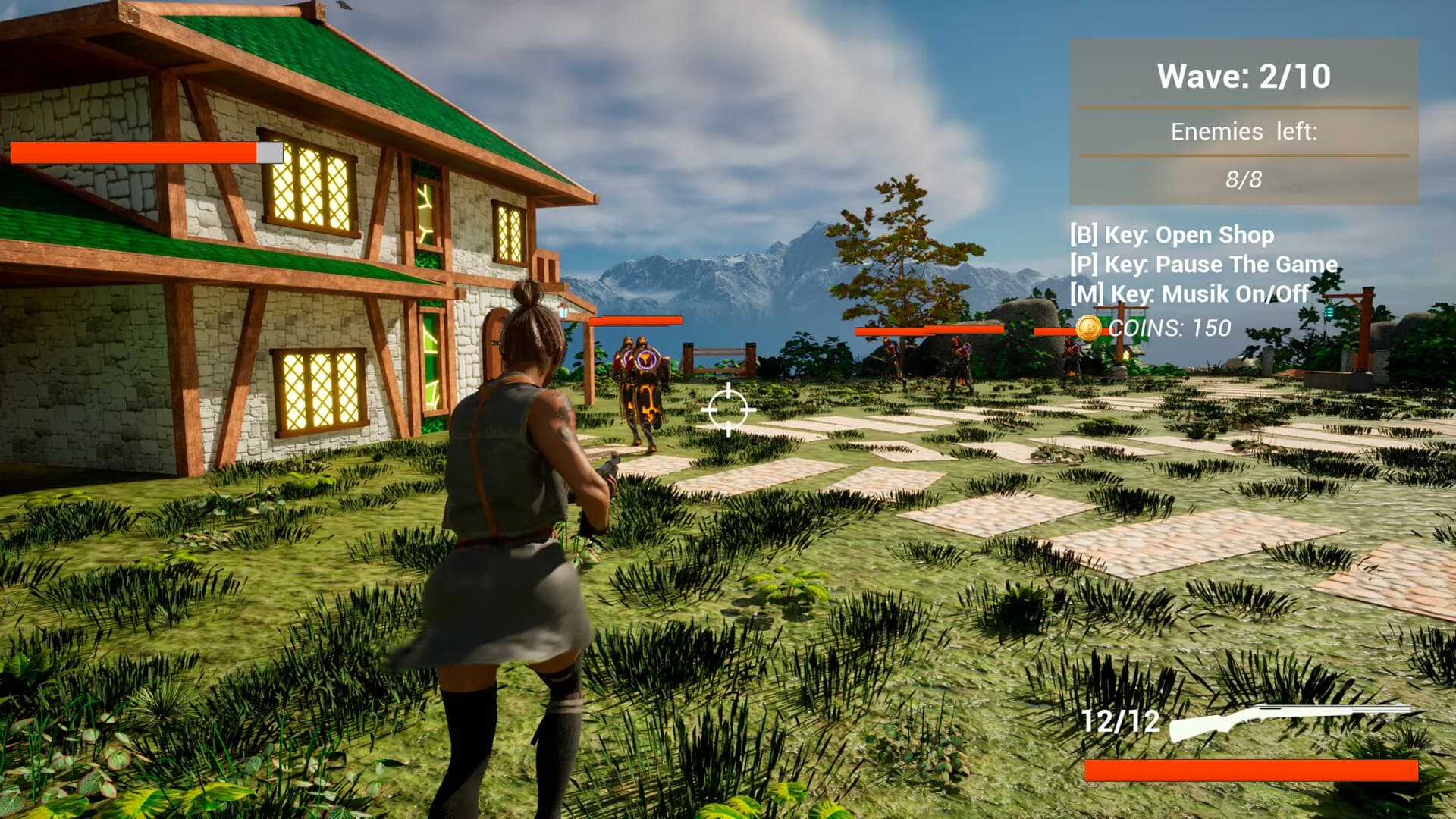
Task: Click the Wave: 2/10 header panel
Action: 1244,75
